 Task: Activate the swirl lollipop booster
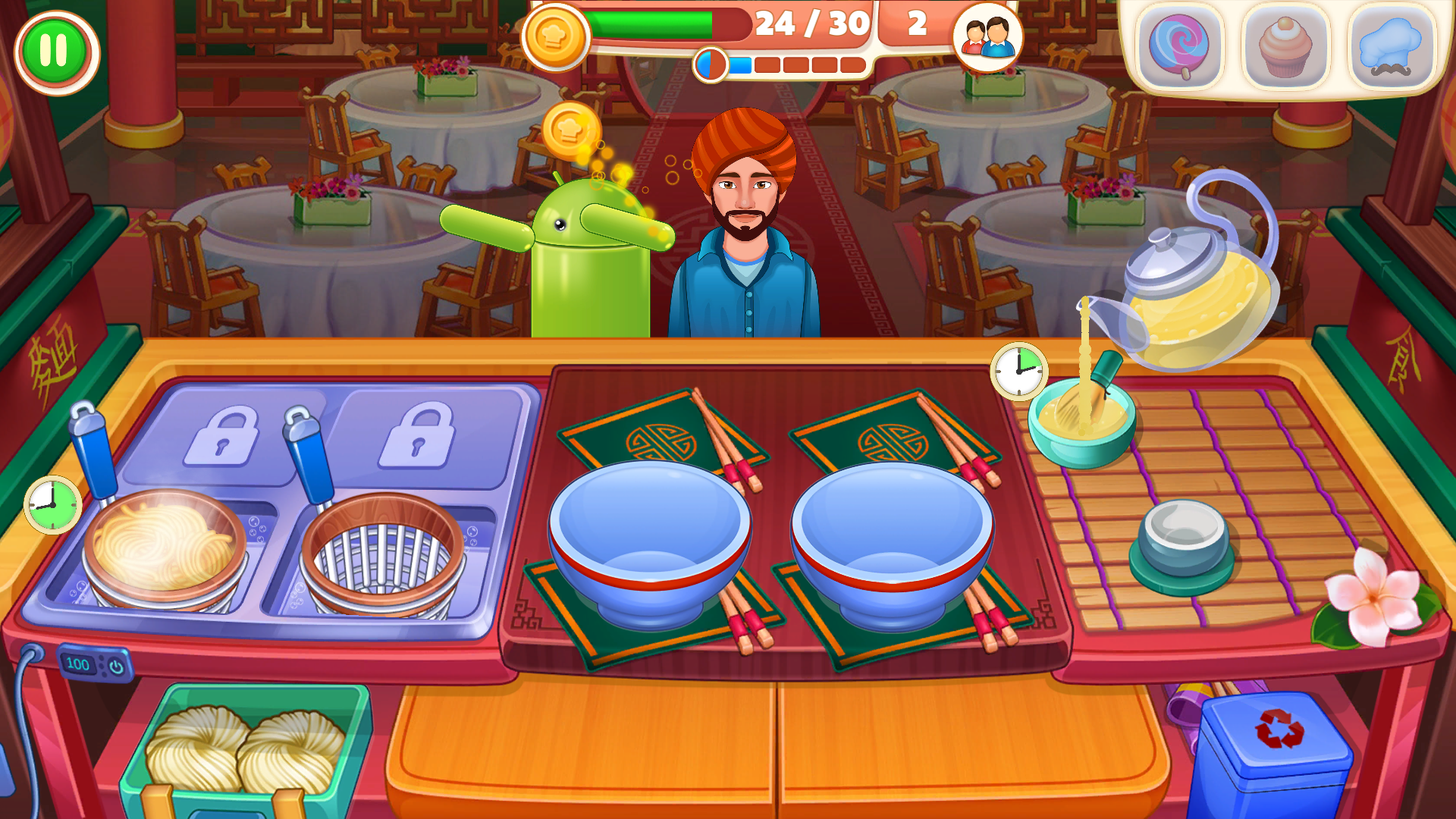tap(1178, 47)
